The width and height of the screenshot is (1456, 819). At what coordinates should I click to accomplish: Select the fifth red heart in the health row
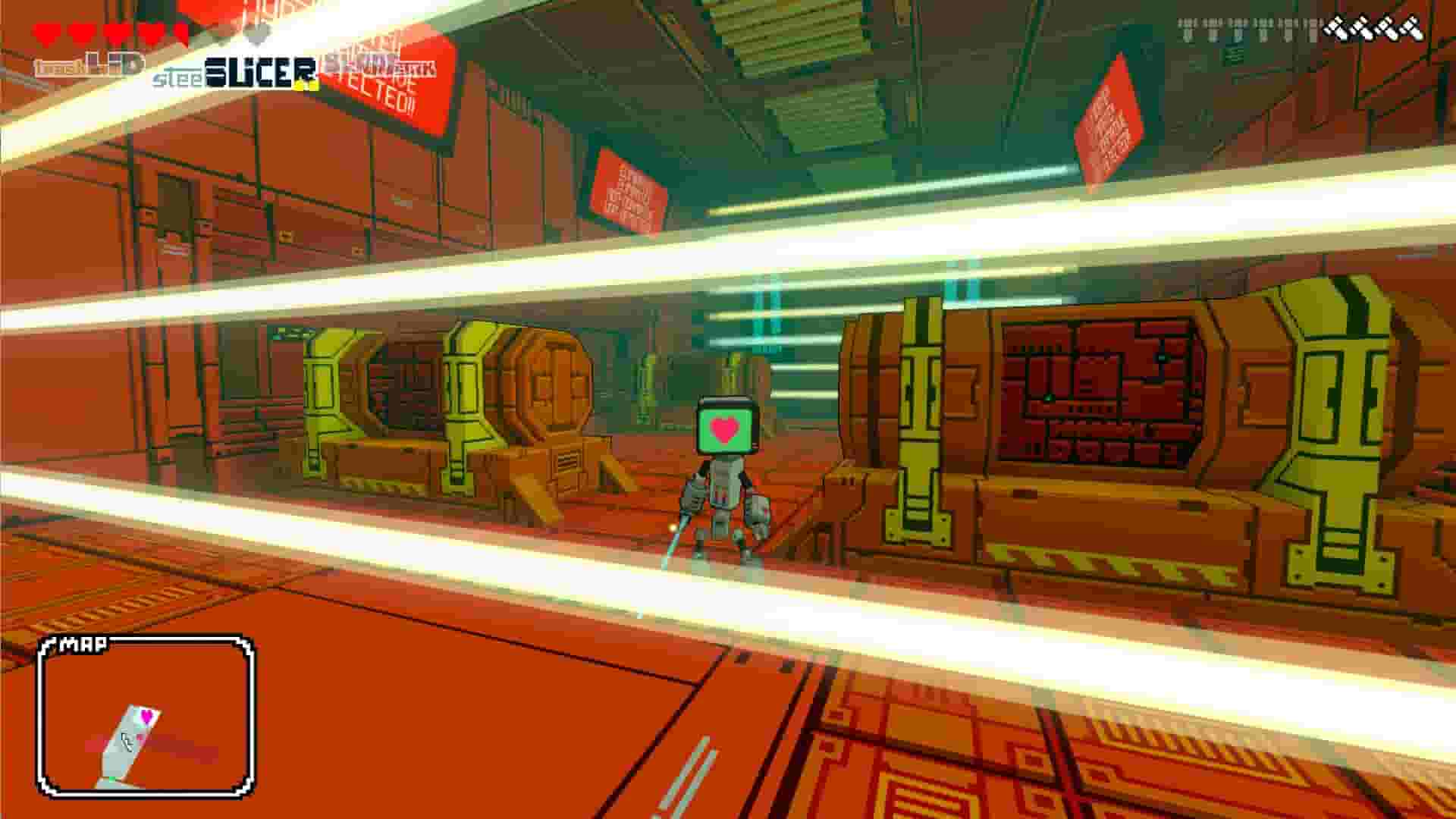click(x=177, y=32)
